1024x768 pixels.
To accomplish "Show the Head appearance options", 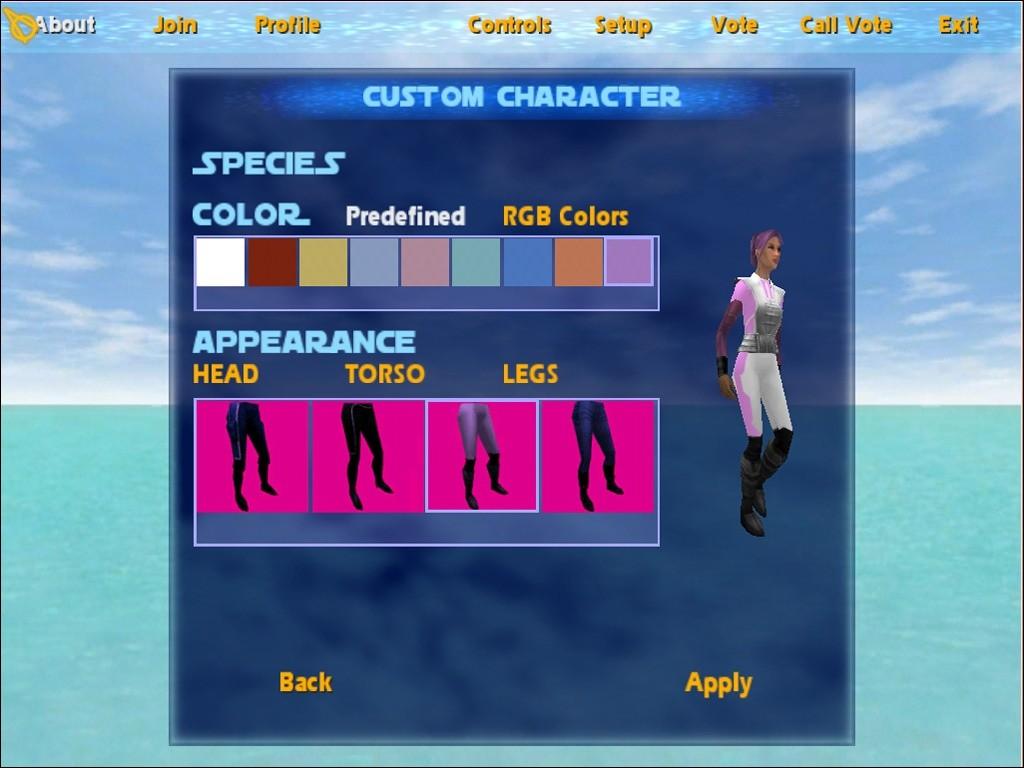I will 225,374.
